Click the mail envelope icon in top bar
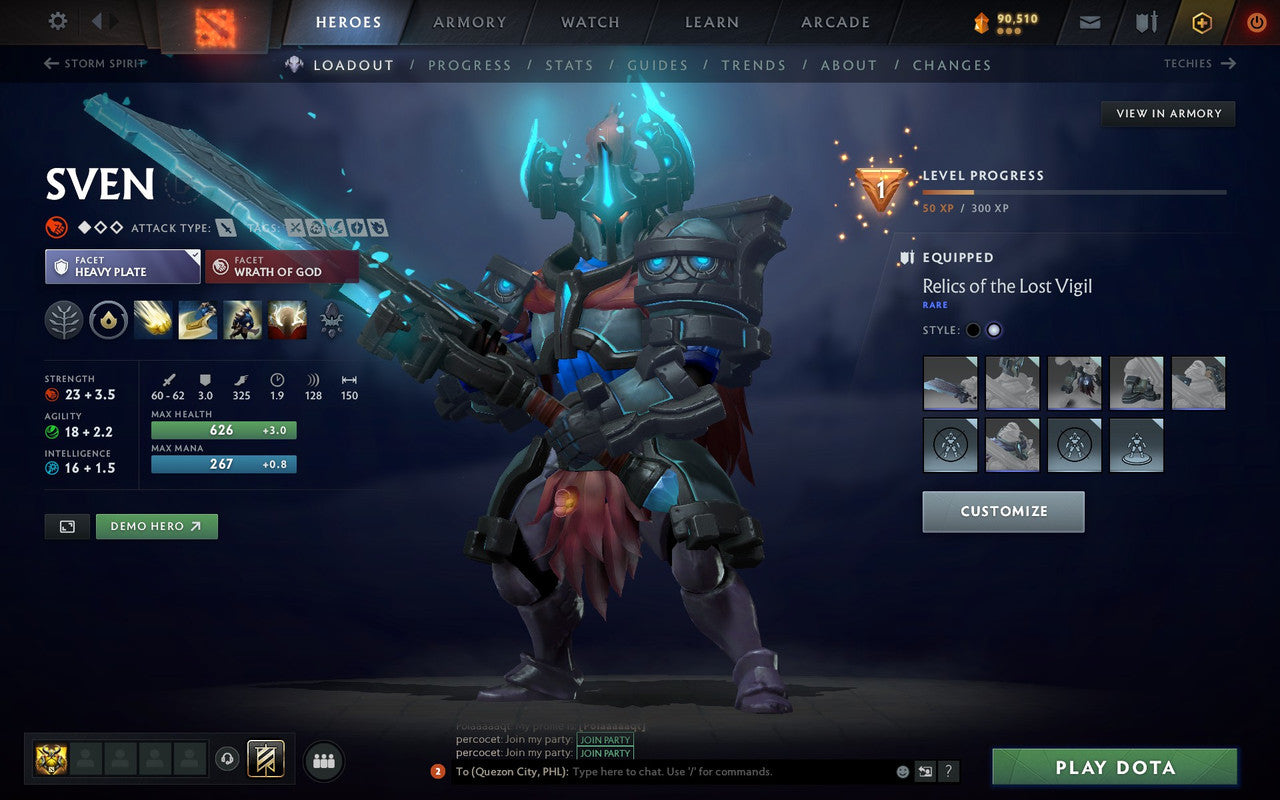 (x=1089, y=21)
